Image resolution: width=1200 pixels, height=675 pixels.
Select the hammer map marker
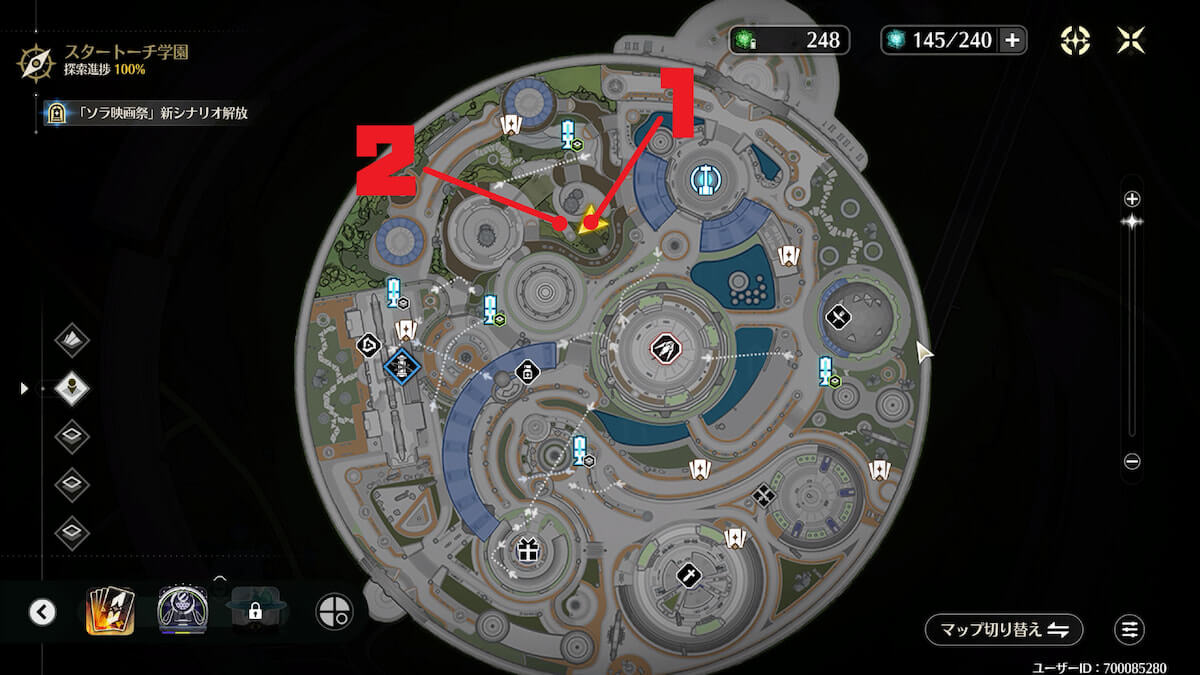pos(689,574)
